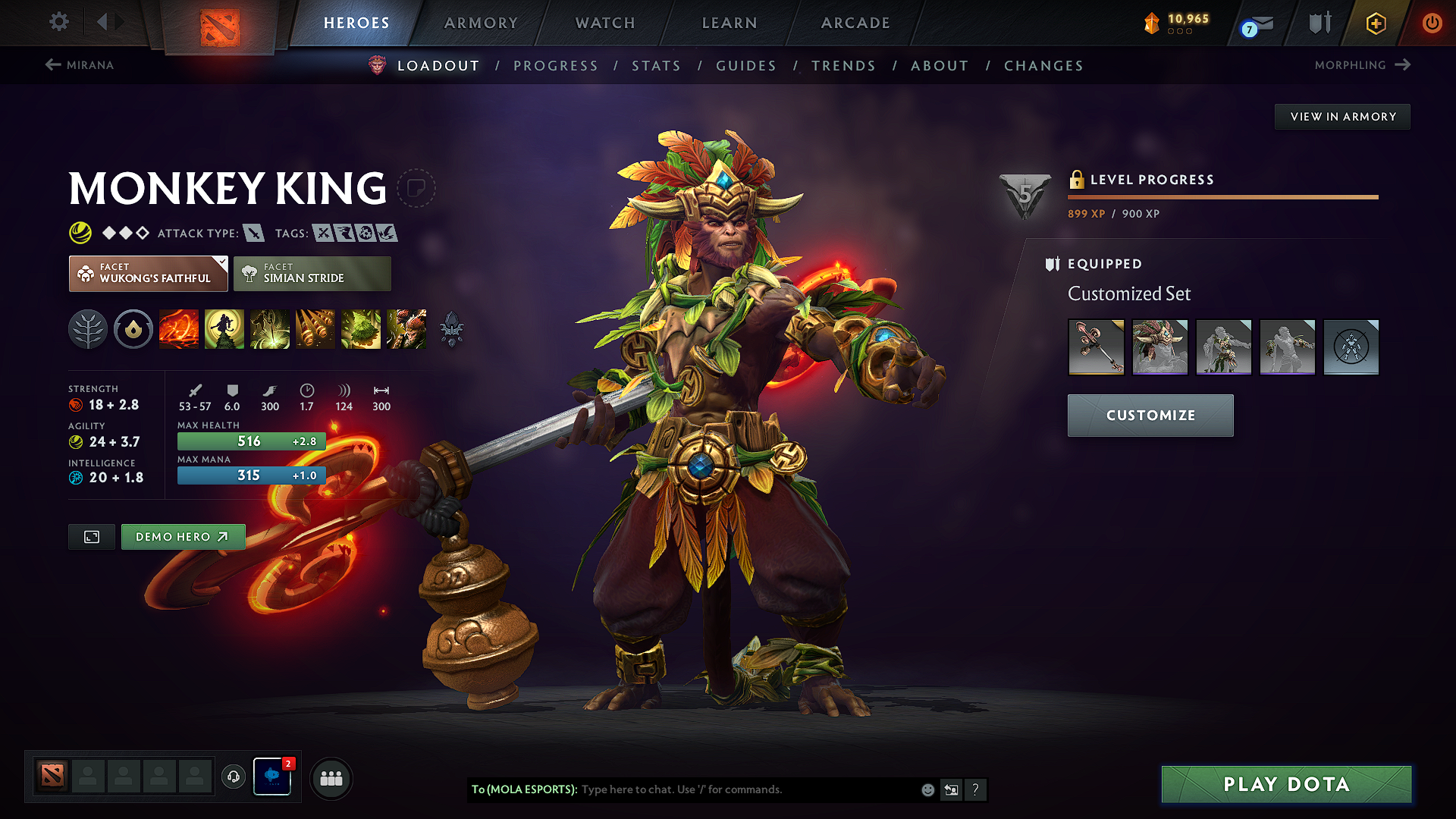Switch to the Simian Stride facet
The image size is (1456, 819).
pyautogui.click(x=312, y=273)
